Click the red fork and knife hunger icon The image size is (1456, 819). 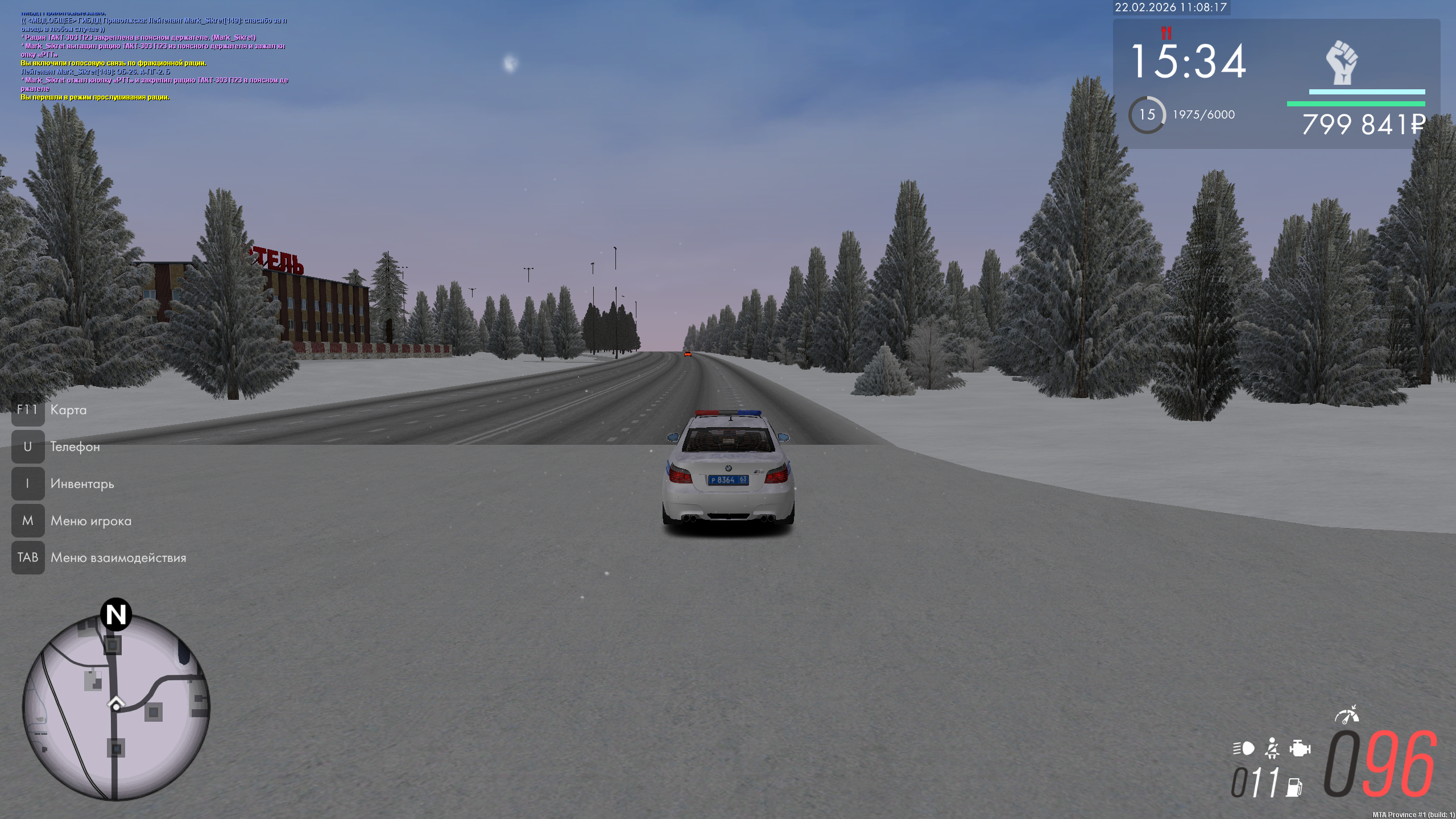click(x=1167, y=33)
